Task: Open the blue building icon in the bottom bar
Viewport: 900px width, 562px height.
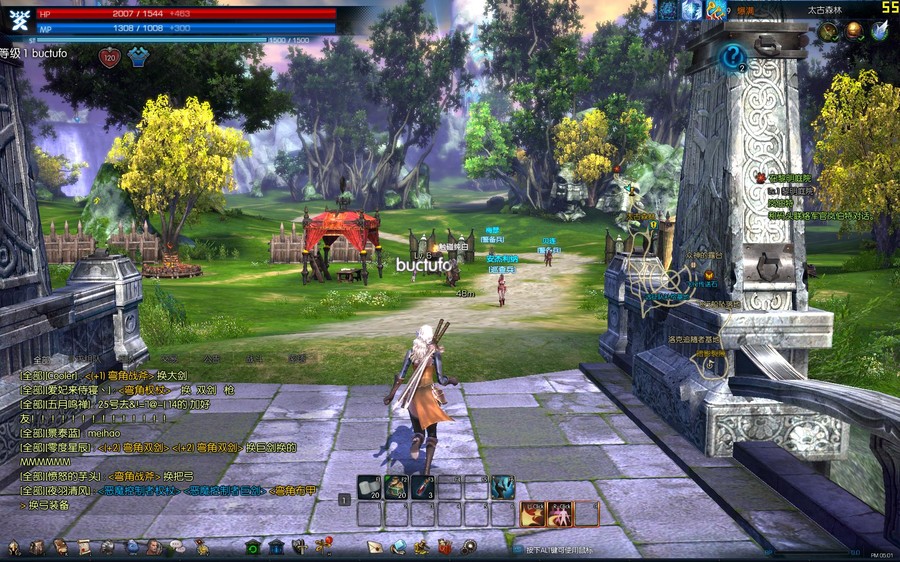Action: pos(274,547)
